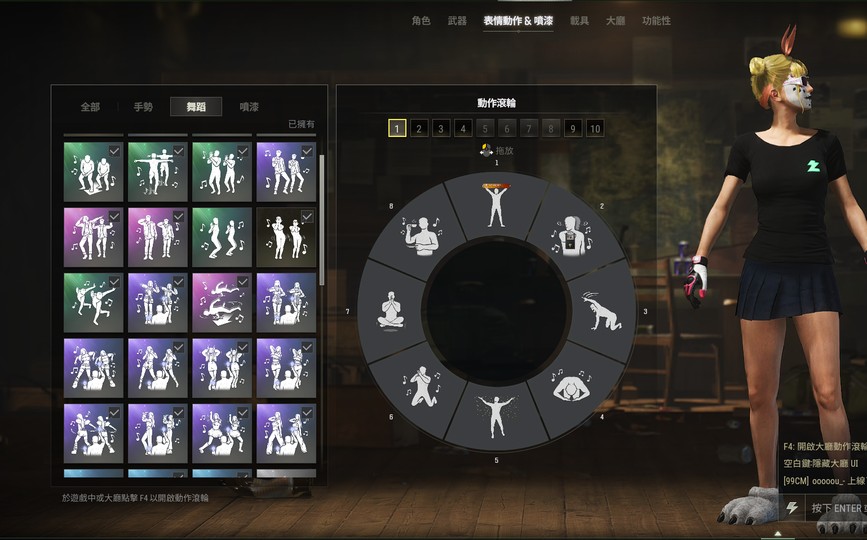Go to the 載具 tab
This screenshot has height=540, width=867.
click(x=580, y=20)
